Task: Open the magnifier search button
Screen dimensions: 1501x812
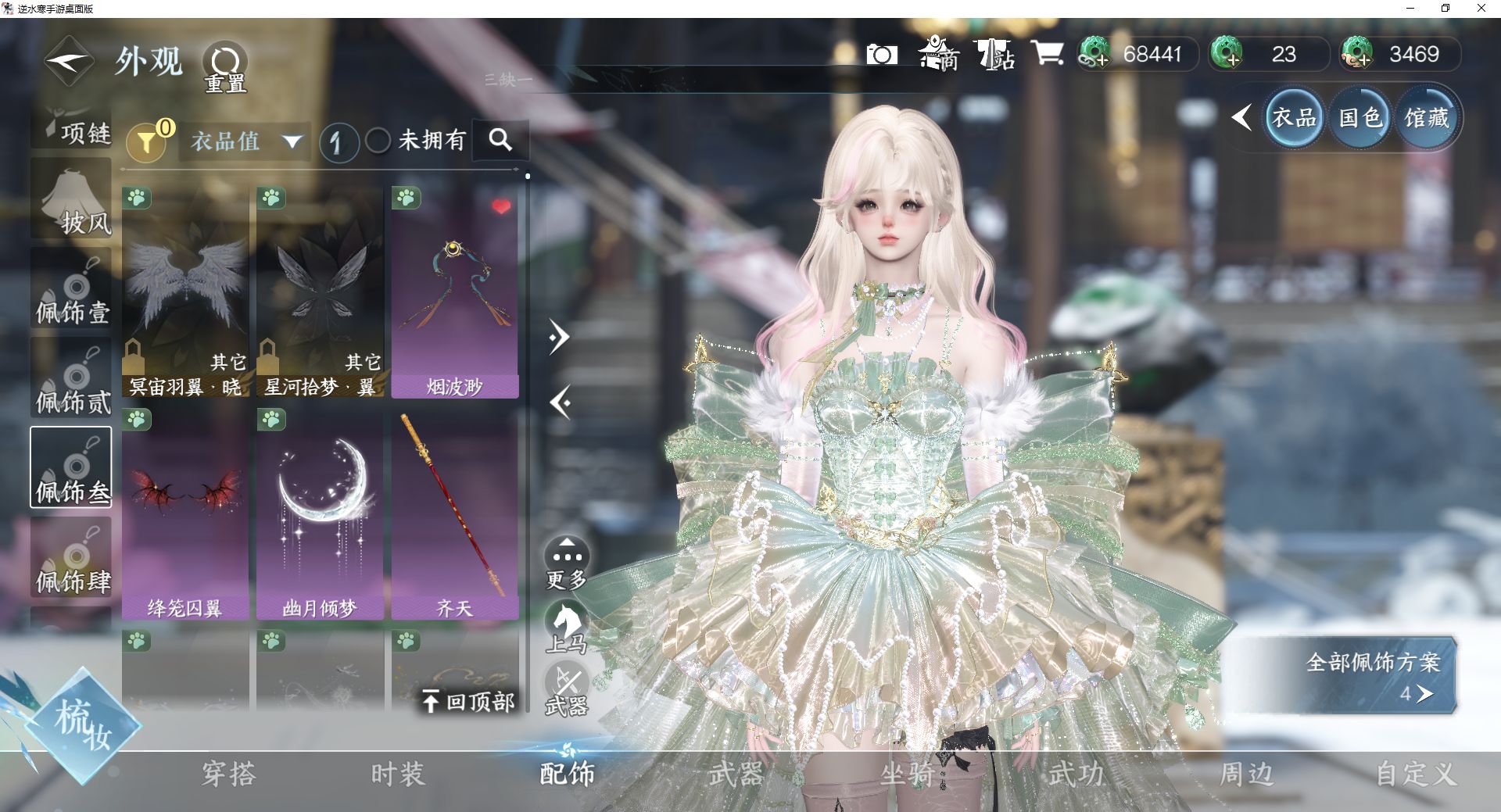Action: pos(500,140)
